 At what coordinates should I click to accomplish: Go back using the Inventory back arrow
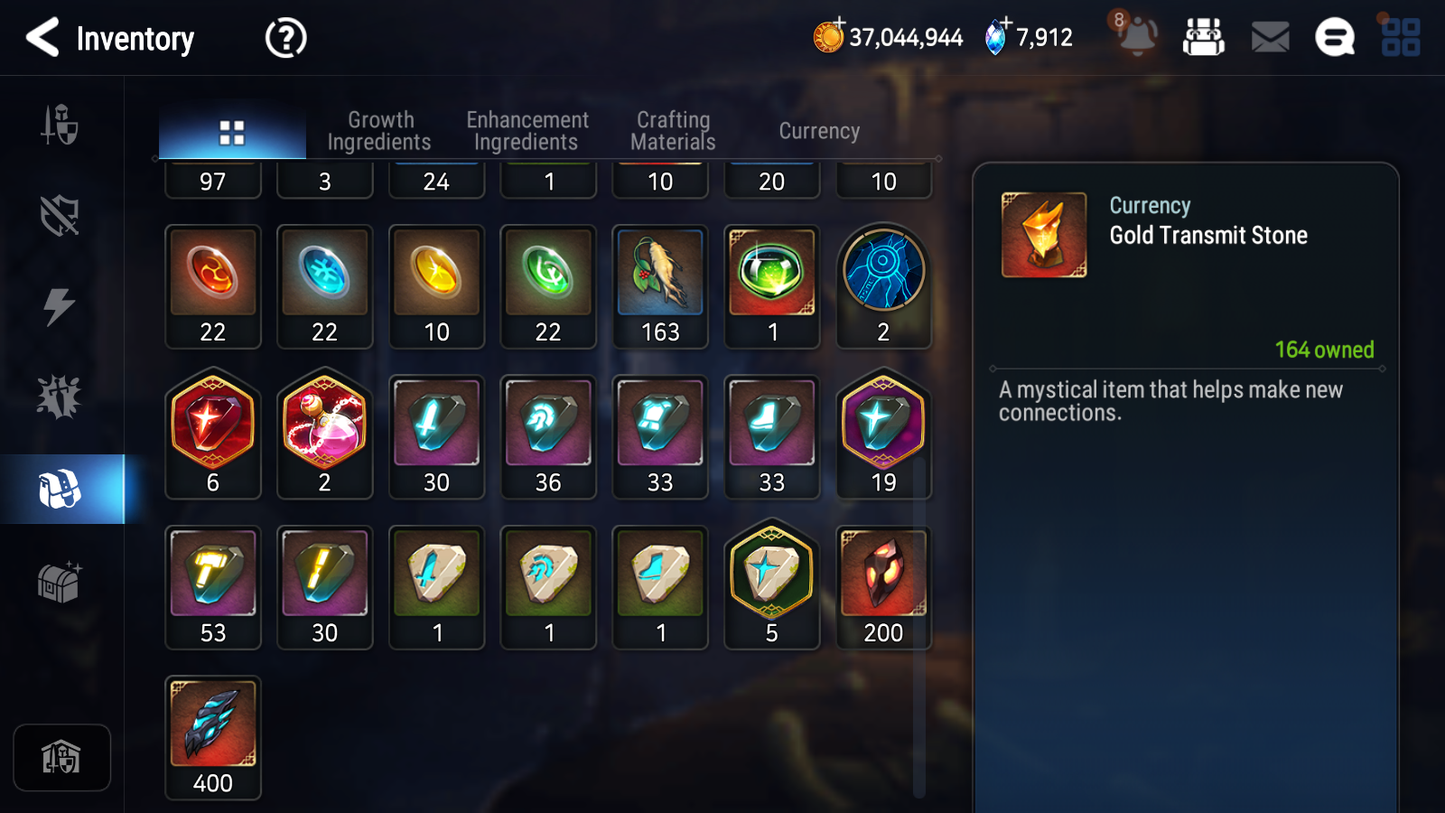(x=42, y=38)
